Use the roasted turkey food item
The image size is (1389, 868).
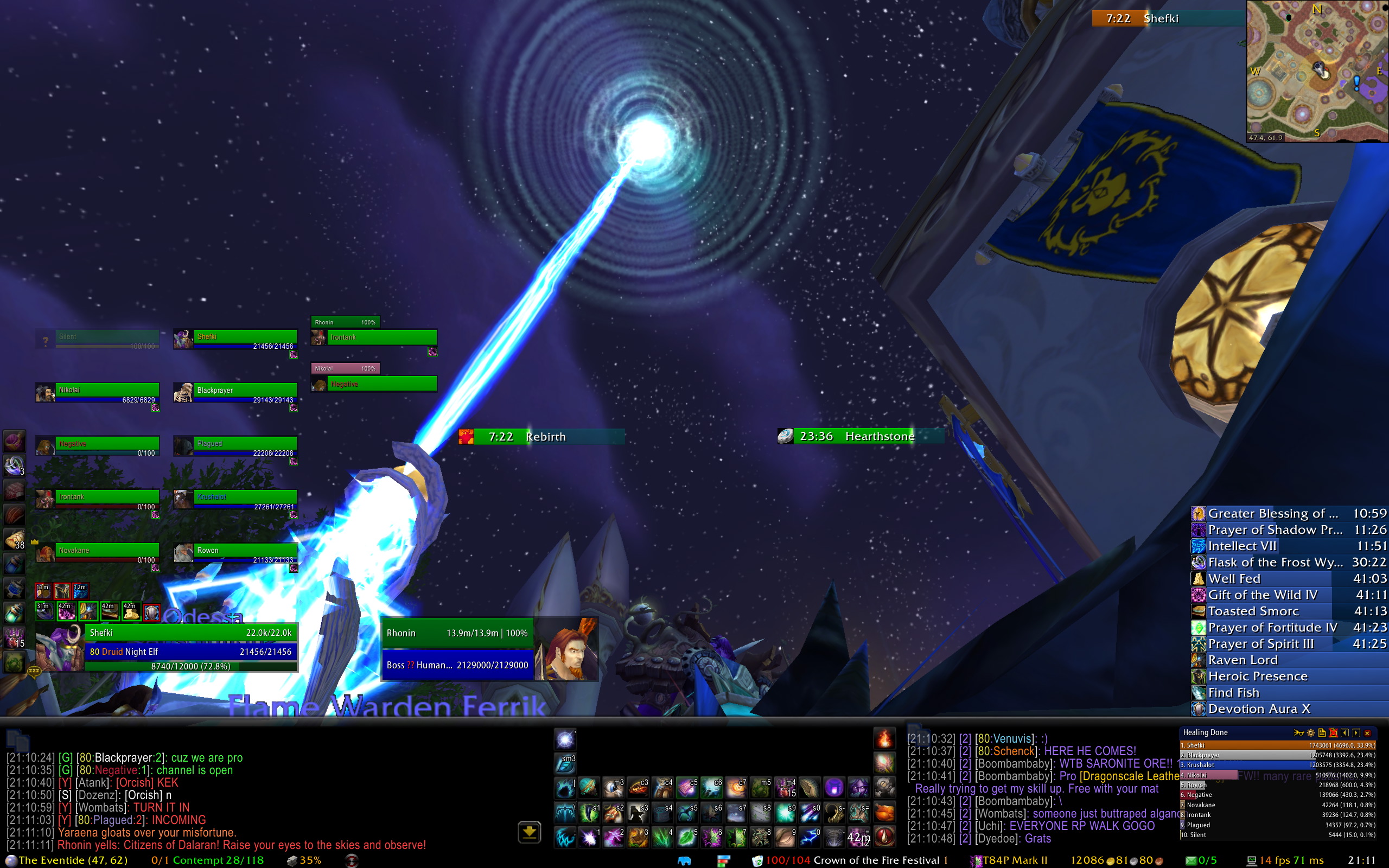pos(884,812)
